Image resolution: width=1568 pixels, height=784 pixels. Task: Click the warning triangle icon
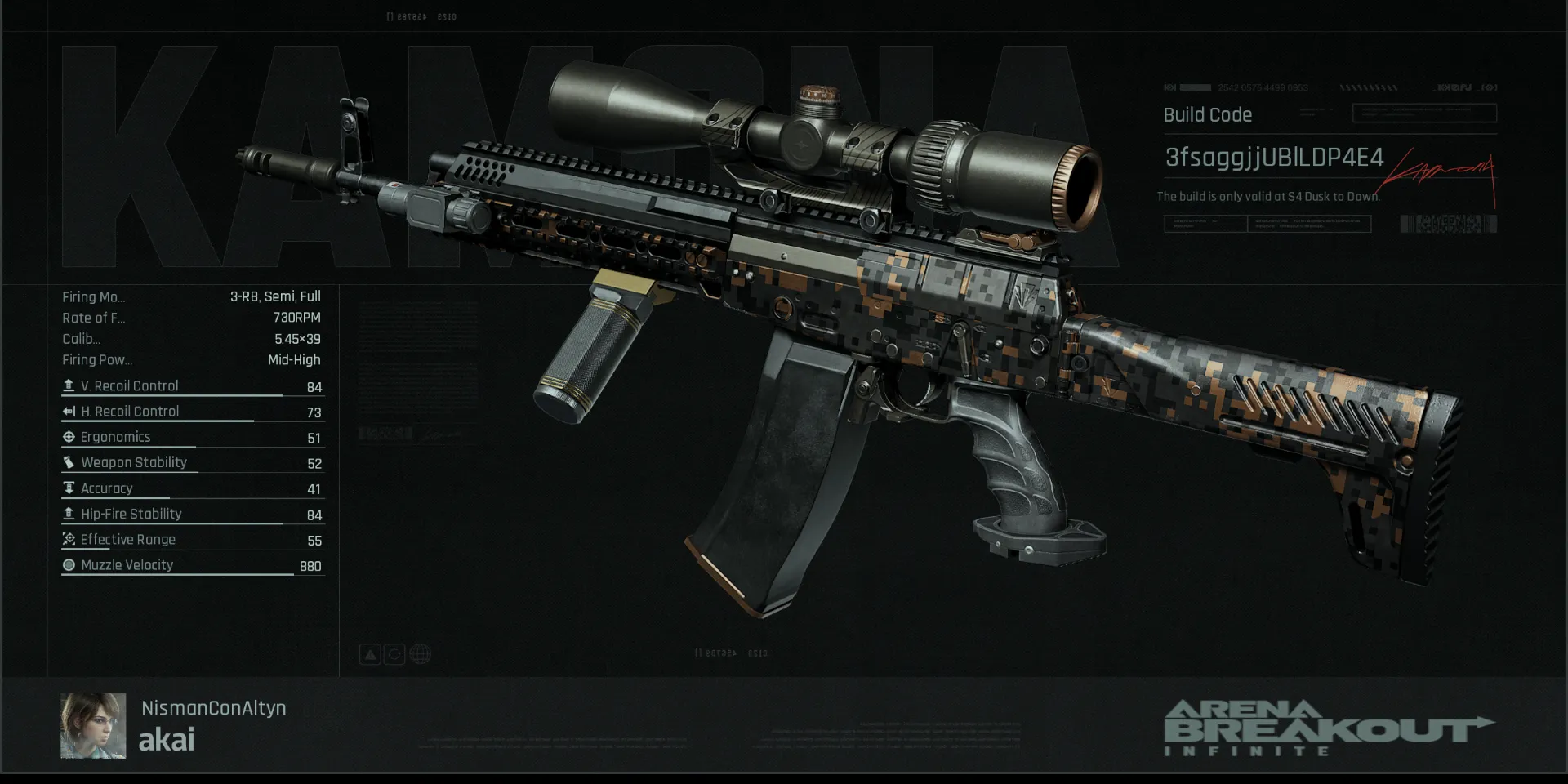[x=370, y=653]
